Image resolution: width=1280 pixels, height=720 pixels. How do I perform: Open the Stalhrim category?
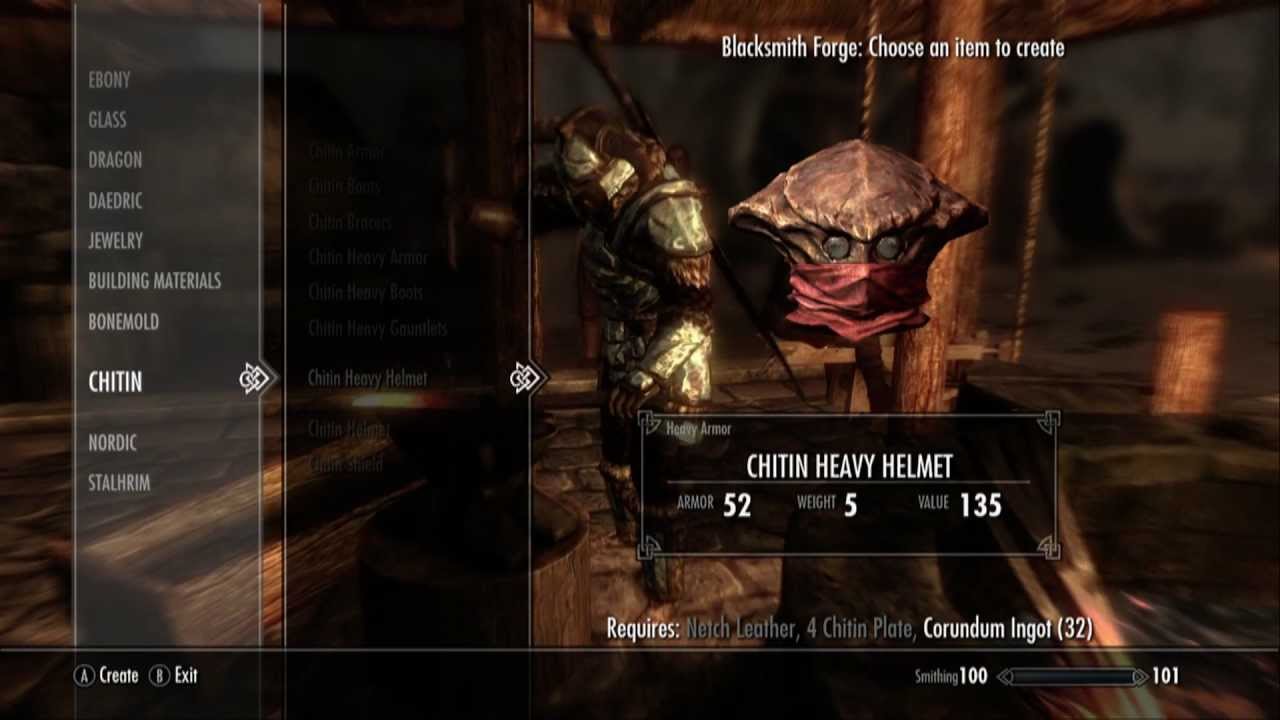pyautogui.click(x=119, y=483)
